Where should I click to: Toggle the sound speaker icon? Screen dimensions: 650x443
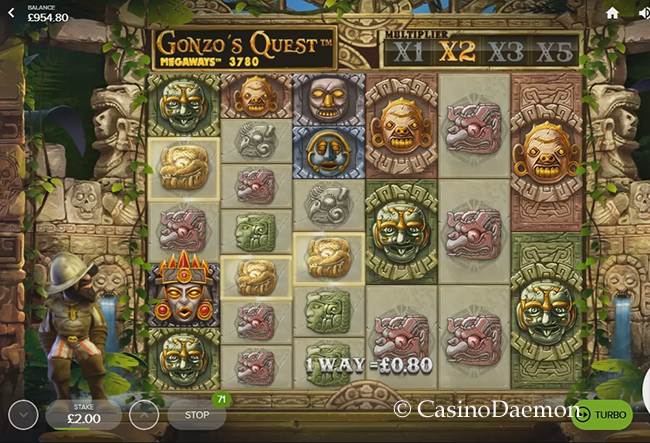coord(643,13)
